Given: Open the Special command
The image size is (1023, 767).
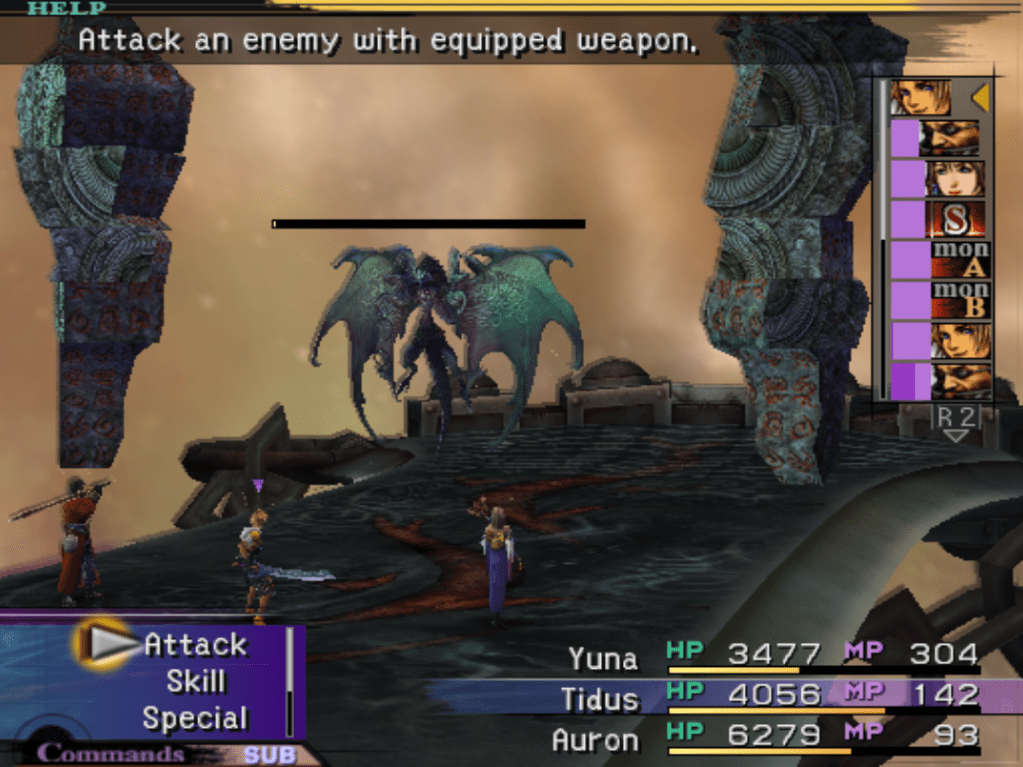Looking at the screenshot, I should point(195,718).
